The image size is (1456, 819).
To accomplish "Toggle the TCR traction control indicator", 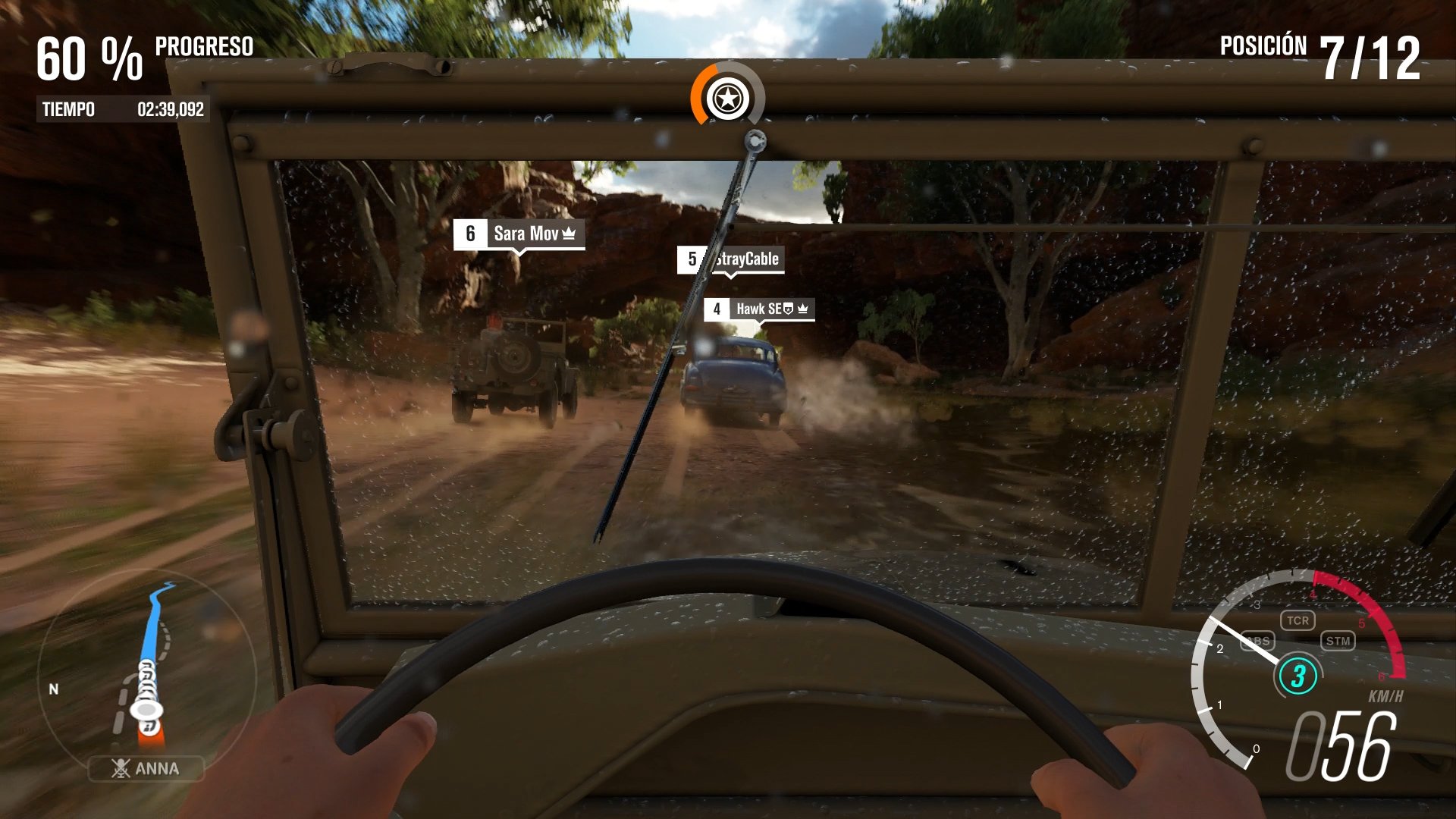I will click(1299, 620).
